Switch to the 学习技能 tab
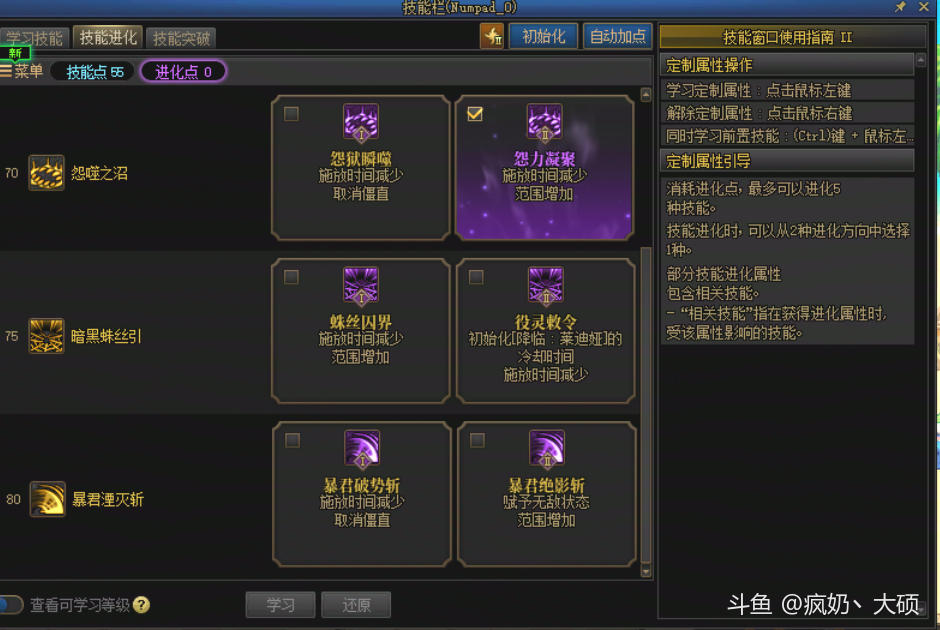The width and height of the screenshot is (940, 630). (35, 39)
